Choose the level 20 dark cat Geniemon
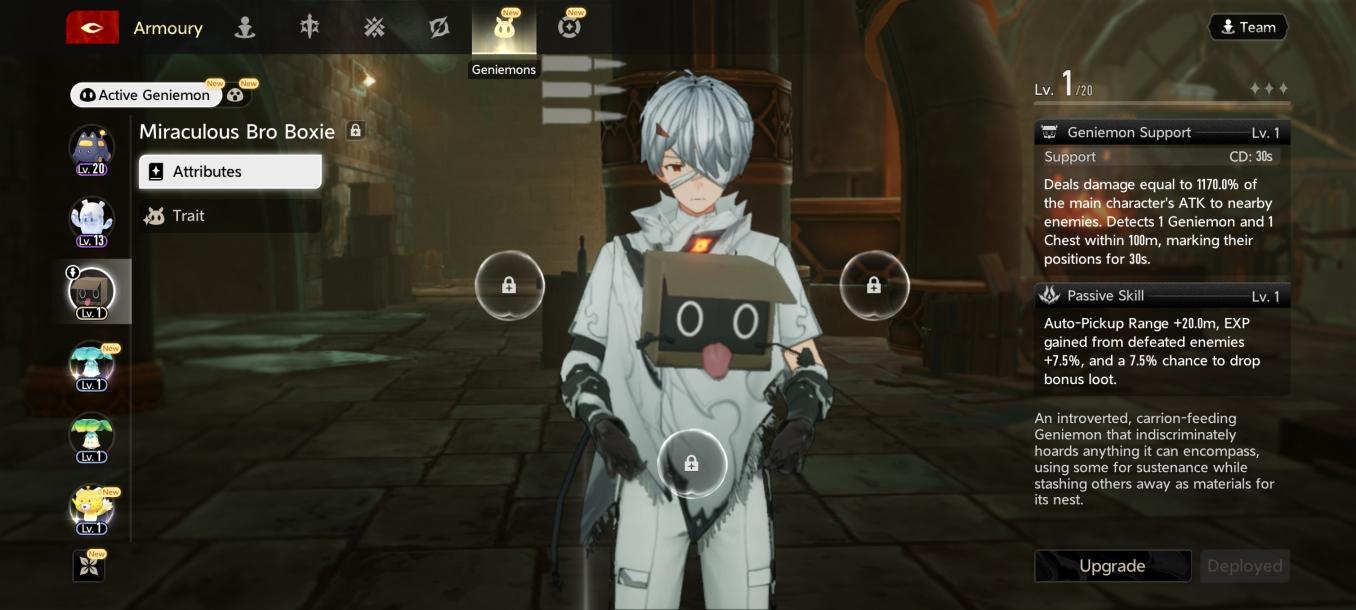The width and height of the screenshot is (1356, 610). (x=91, y=150)
